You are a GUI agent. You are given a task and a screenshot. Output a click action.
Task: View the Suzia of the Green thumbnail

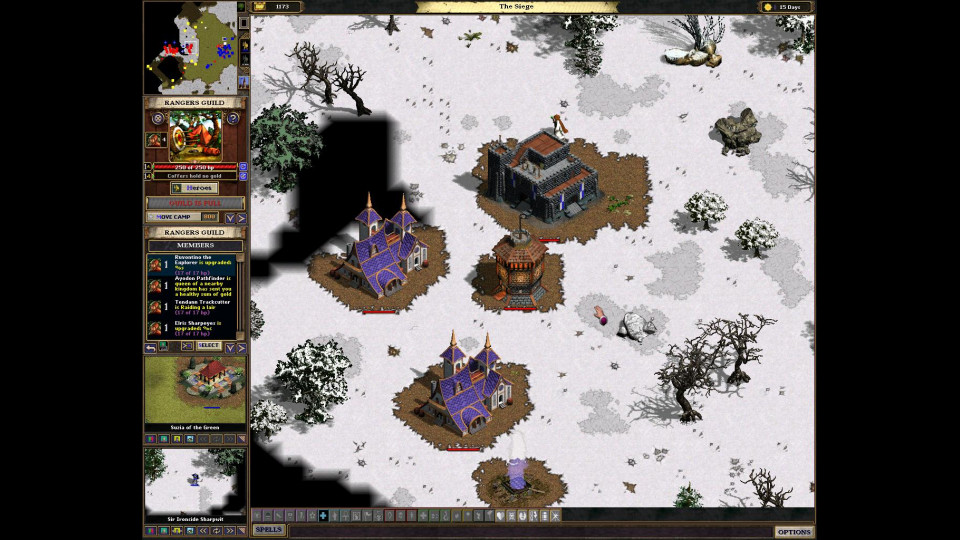tap(195, 390)
